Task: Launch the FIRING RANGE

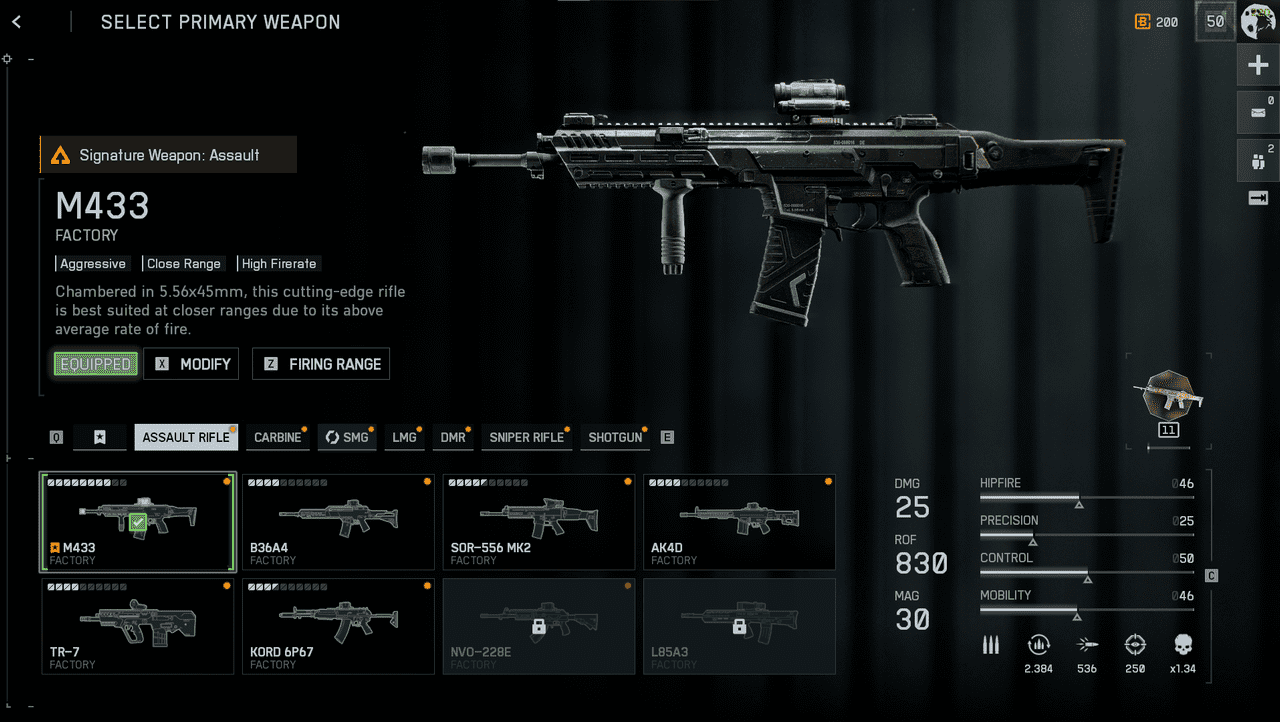Action: (321, 364)
